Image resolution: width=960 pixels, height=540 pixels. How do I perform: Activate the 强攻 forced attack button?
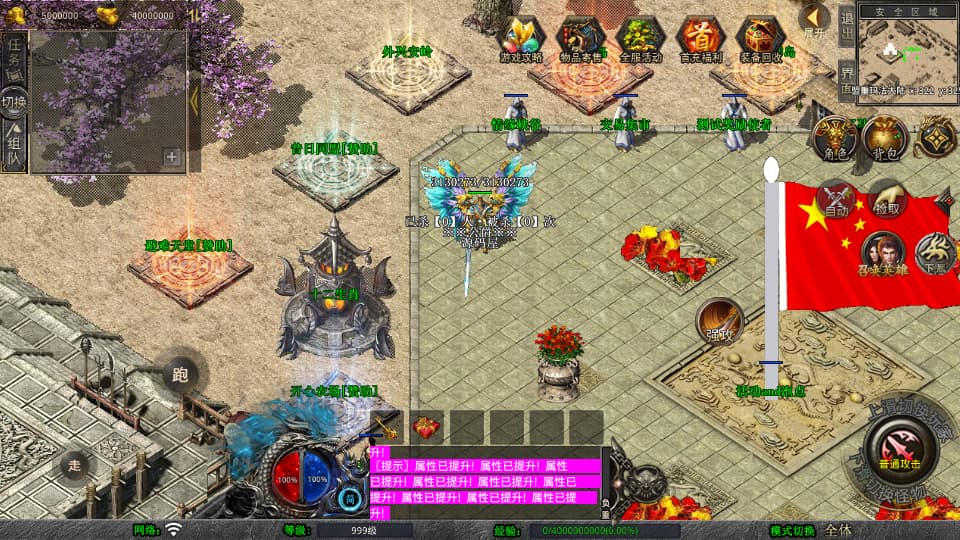(719, 320)
